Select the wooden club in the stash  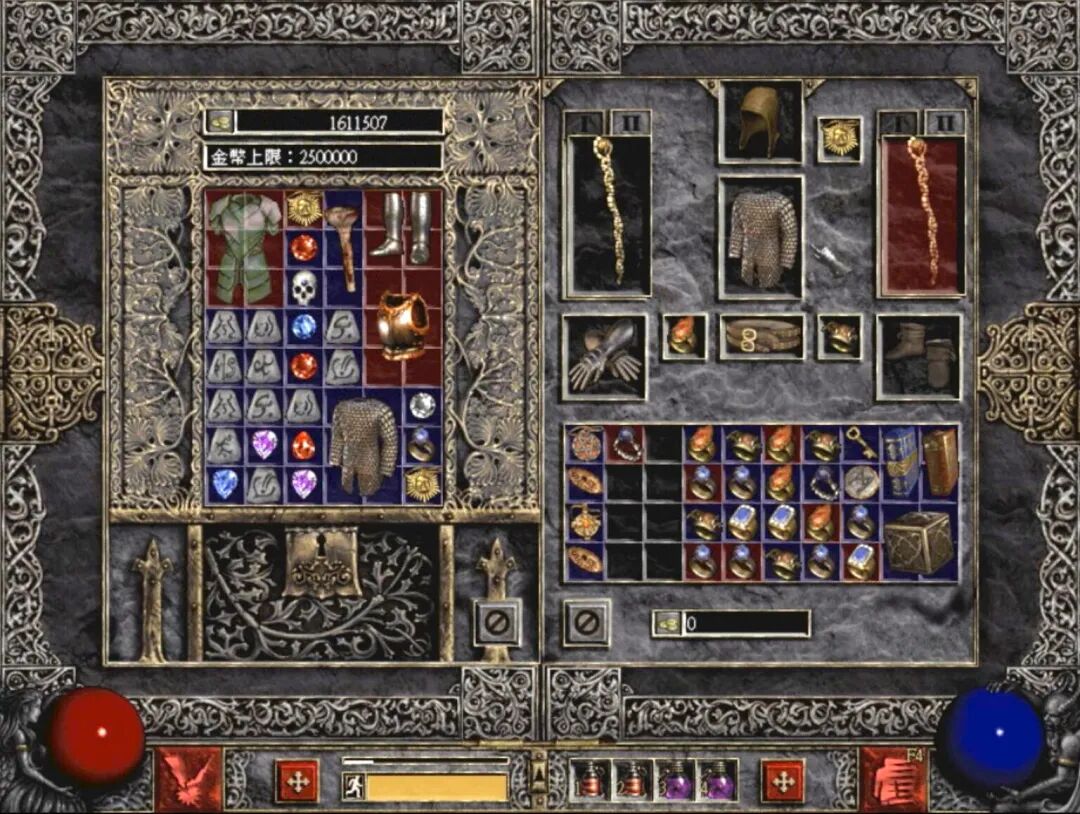pyautogui.click(x=343, y=247)
